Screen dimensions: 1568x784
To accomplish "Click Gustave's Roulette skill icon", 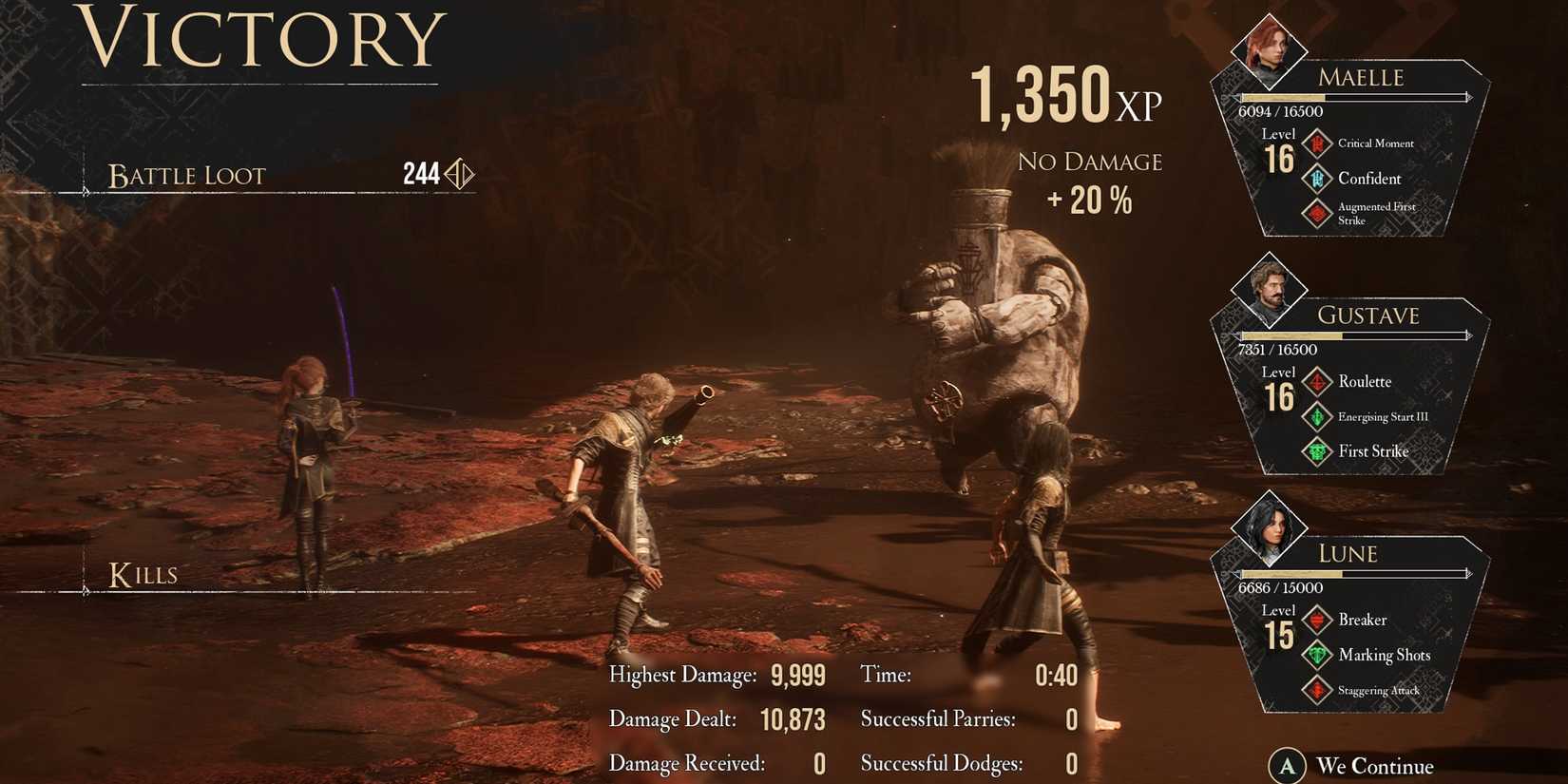I will pyautogui.click(x=1317, y=381).
